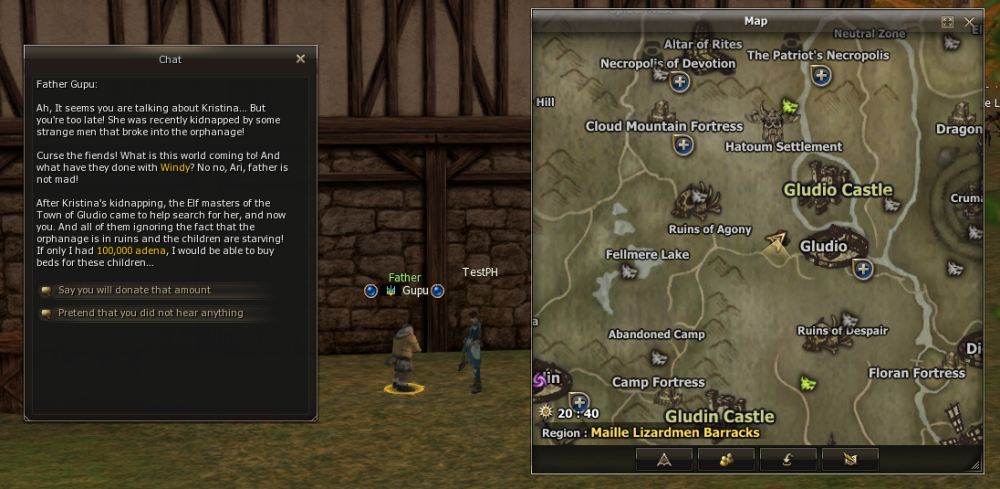This screenshot has width=1000, height=489.
Task: Select Ruins of Agony on the map
Action: click(x=709, y=229)
